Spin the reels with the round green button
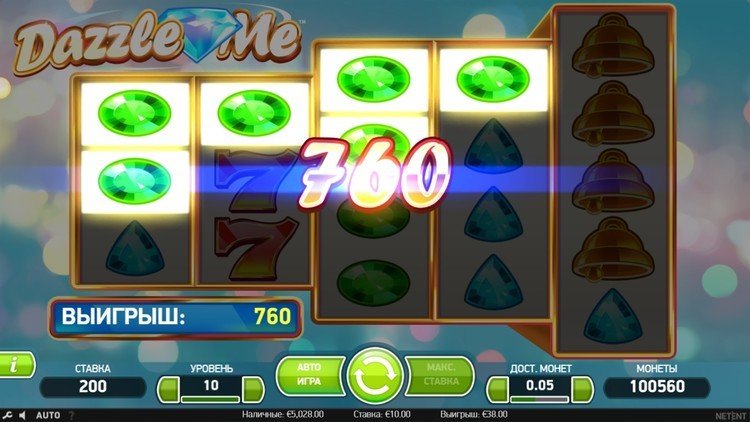This screenshot has height=422, width=750. [375, 377]
